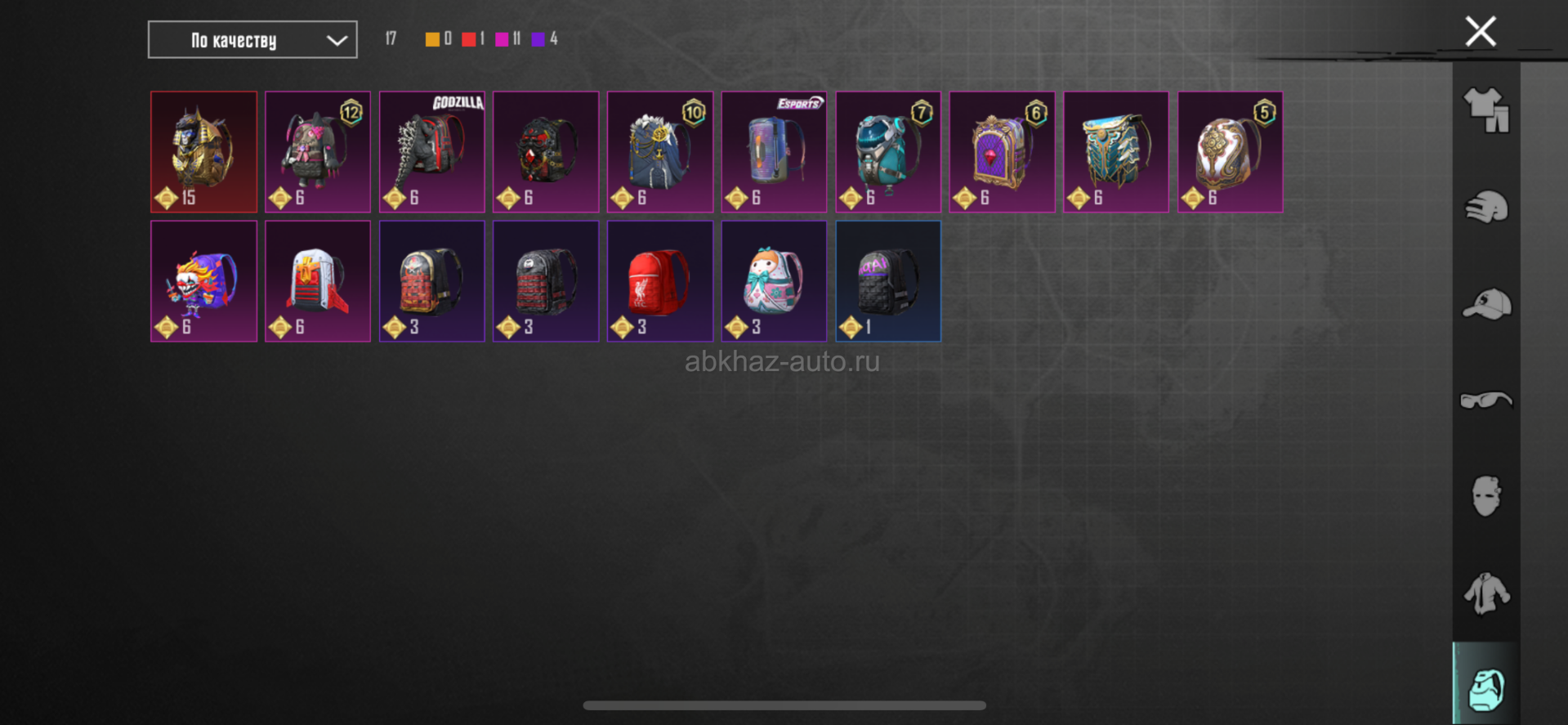Close the backpack inventory screen
This screenshot has width=1568, height=725.
(1480, 32)
